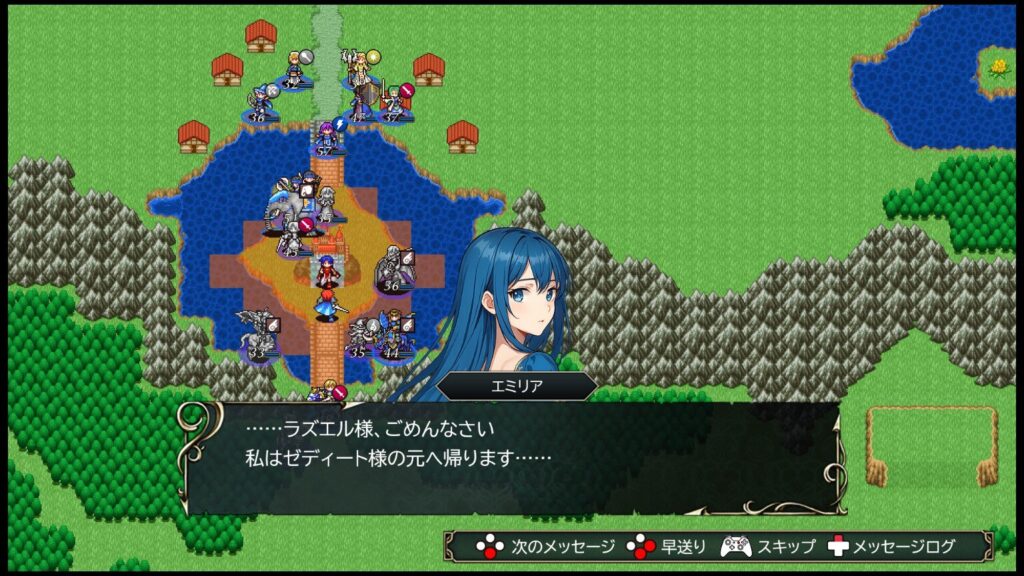Advance Emilia's dialogue message box
Screen dimensions: 1024x576
pyautogui.click(x=511, y=458)
